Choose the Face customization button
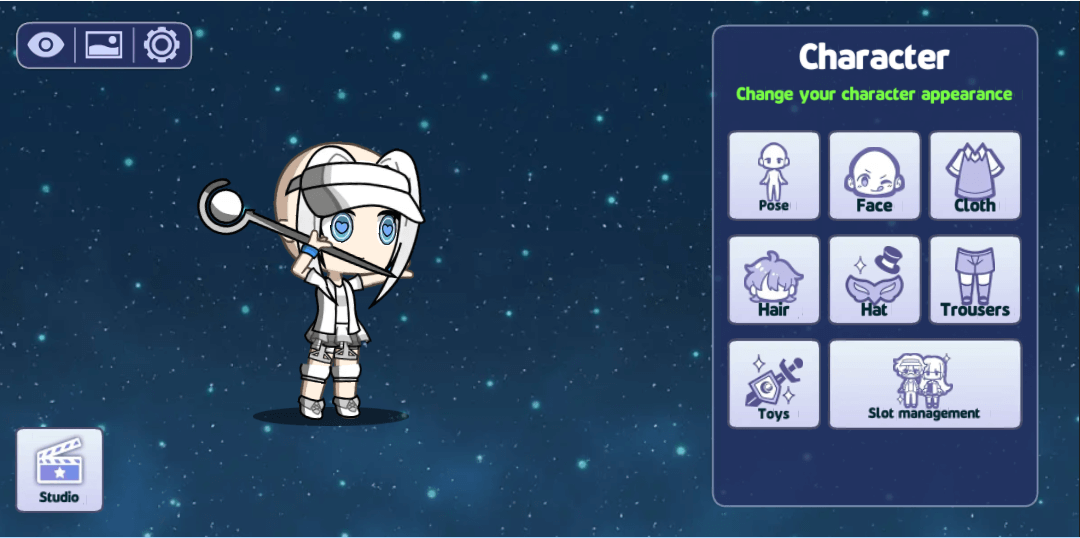The height and width of the screenshot is (538, 1080). (x=874, y=176)
